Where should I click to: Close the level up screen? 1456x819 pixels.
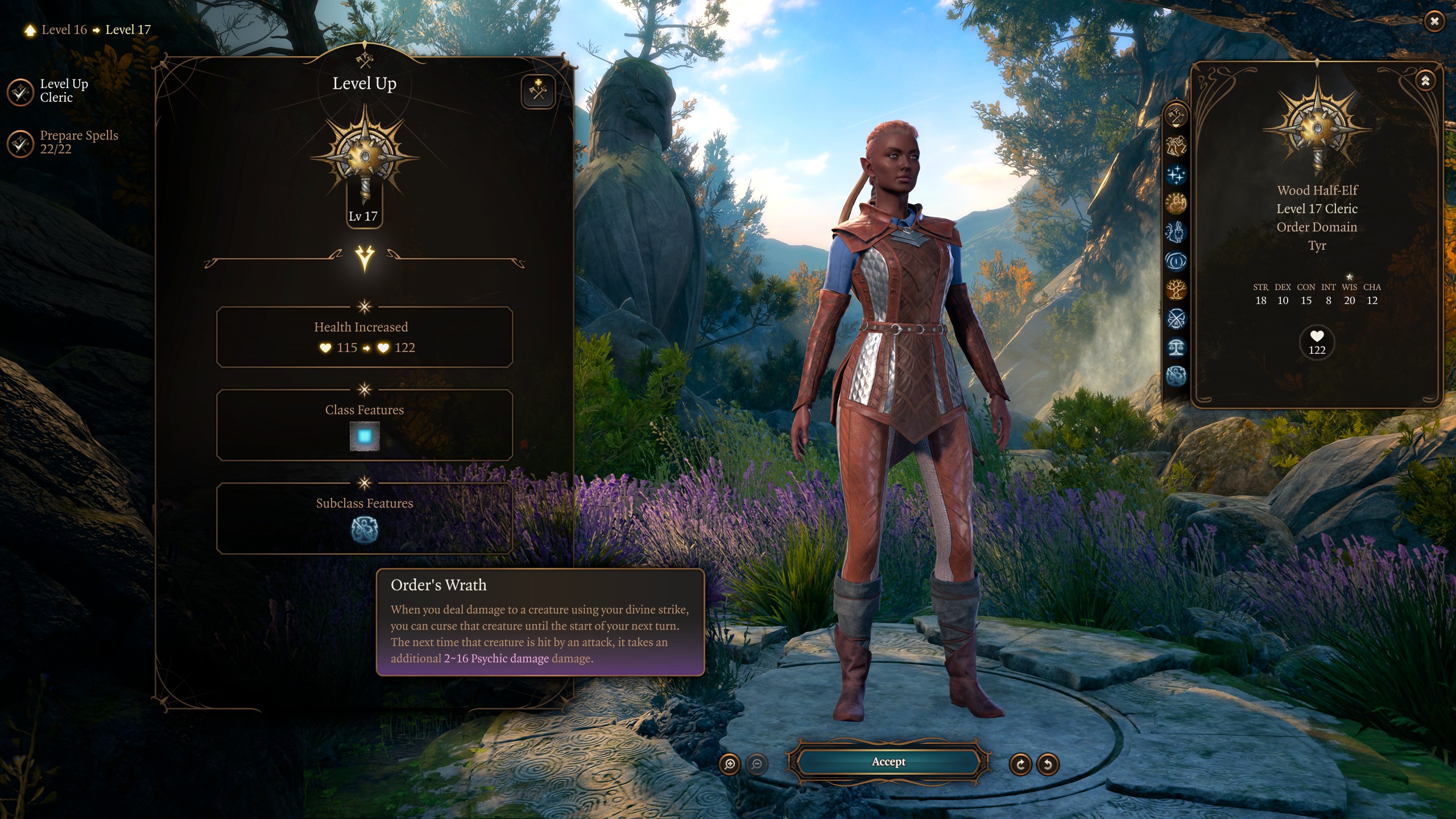(1434, 22)
